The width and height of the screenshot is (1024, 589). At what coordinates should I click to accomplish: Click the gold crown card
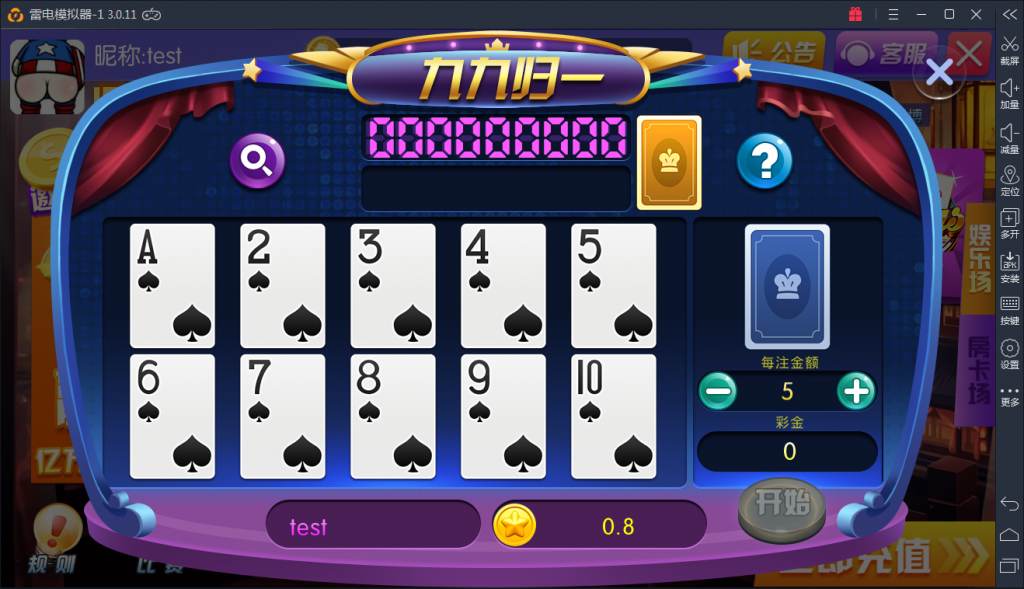[x=669, y=163]
